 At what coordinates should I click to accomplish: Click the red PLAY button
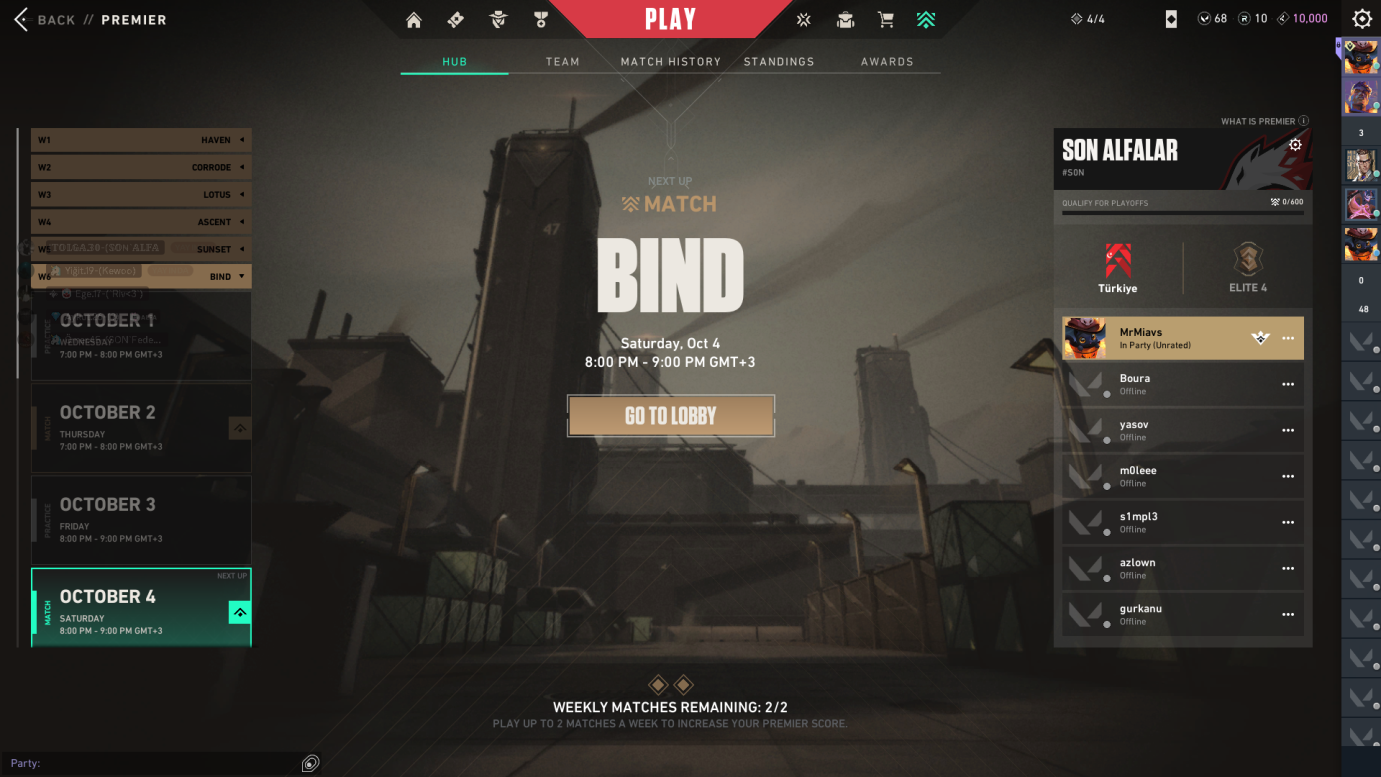(x=670, y=19)
